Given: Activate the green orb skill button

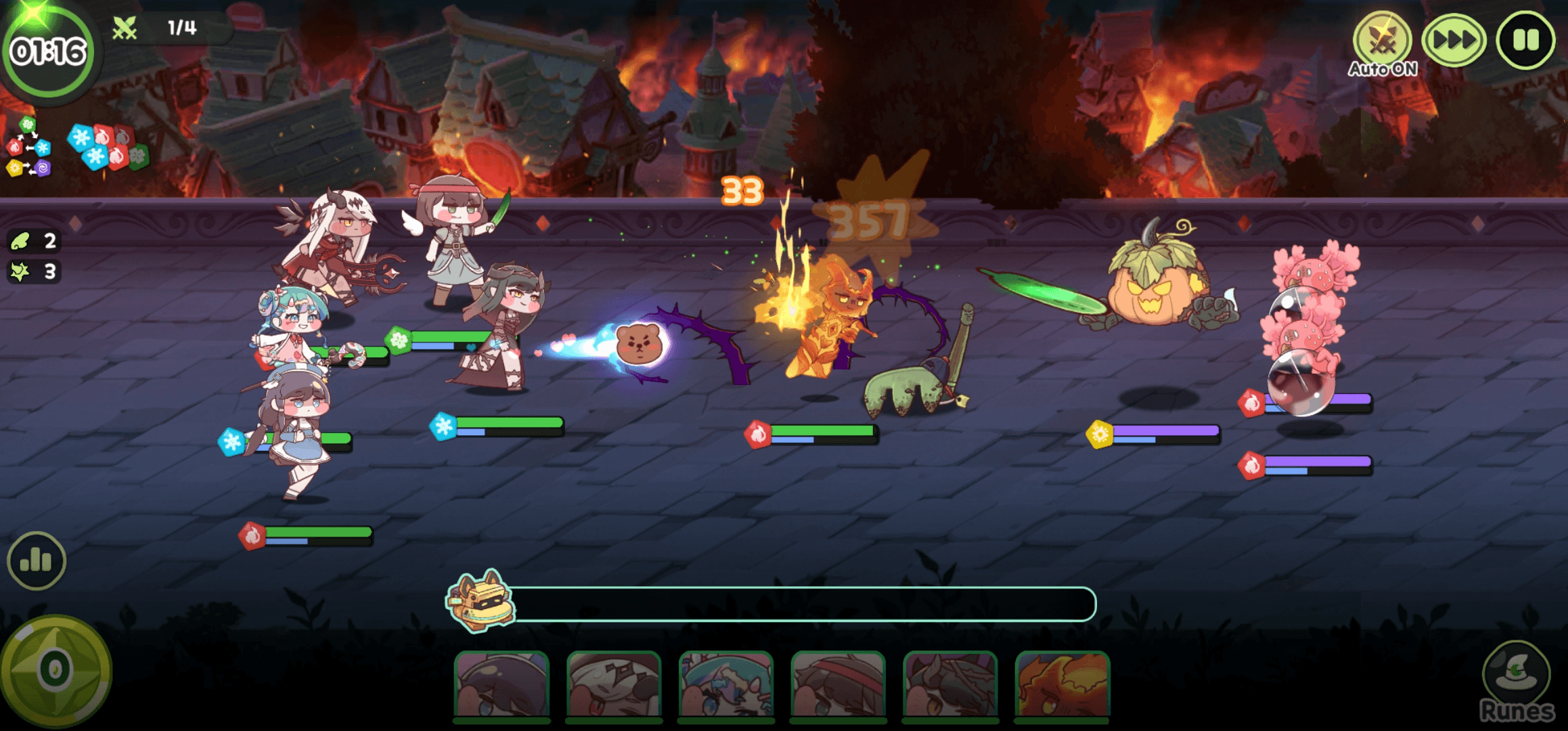Looking at the screenshot, I should click(x=55, y=671).
